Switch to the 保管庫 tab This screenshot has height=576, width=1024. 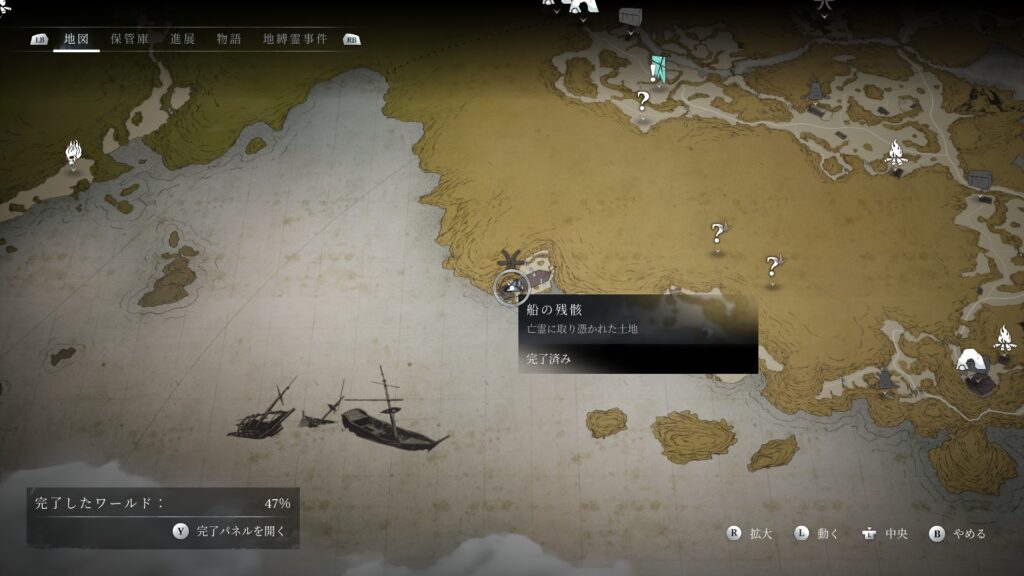coord(129,39)
